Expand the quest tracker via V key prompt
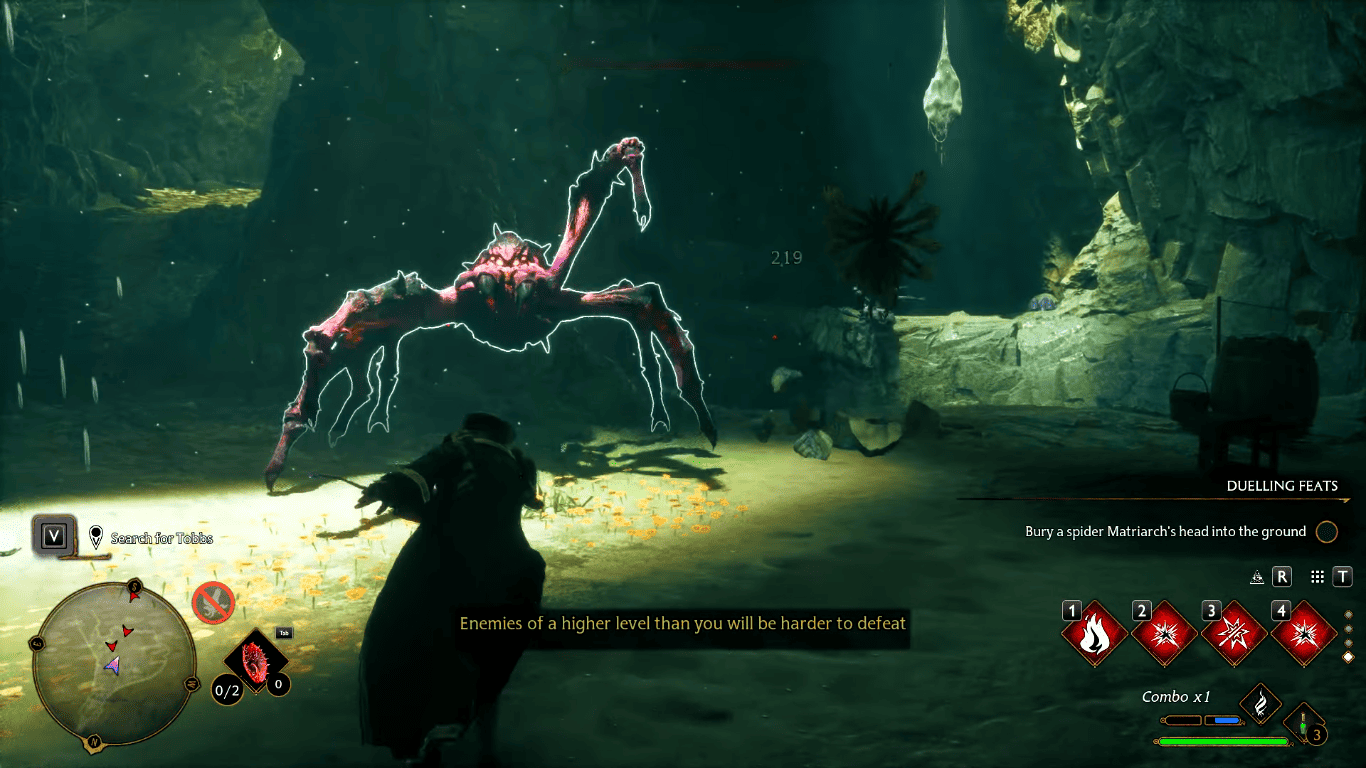1366x768 pixels. (x=54, y=534)
